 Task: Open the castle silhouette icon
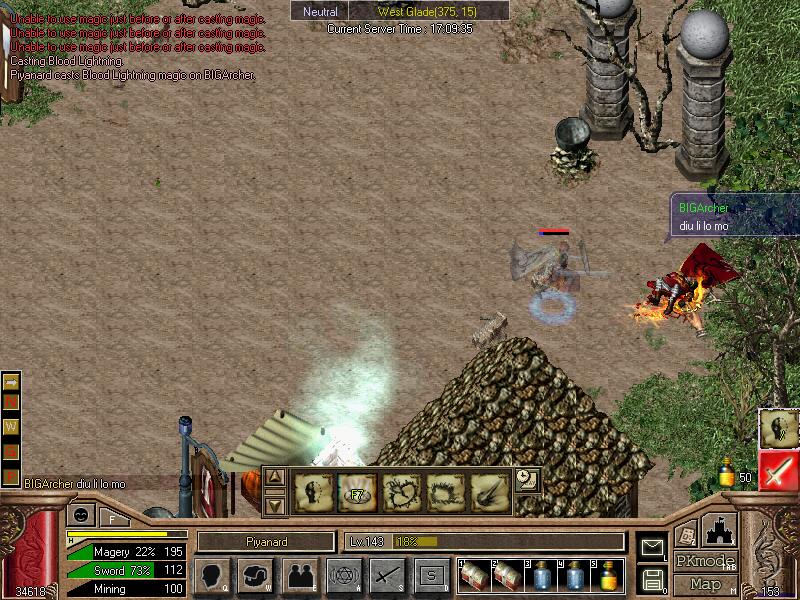(x=721, y=530)
